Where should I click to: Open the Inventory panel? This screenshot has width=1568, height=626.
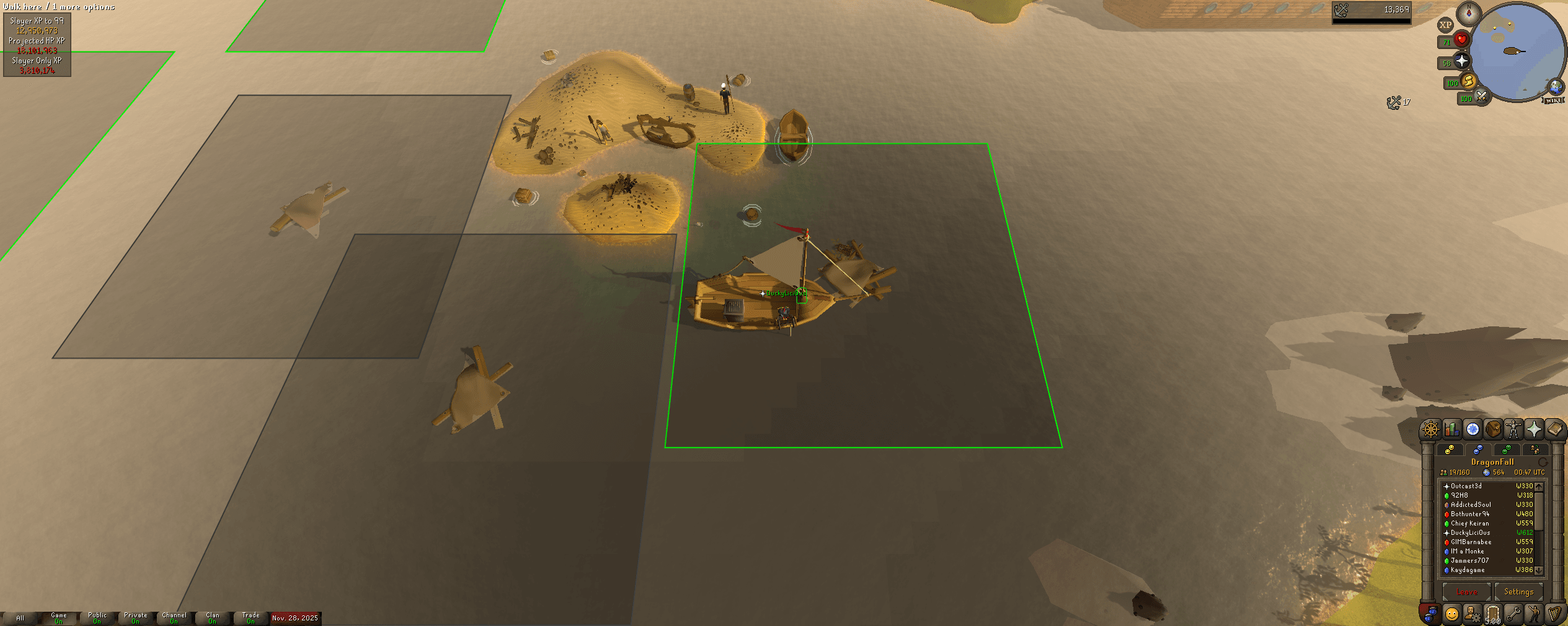(x=1492, y=430)
